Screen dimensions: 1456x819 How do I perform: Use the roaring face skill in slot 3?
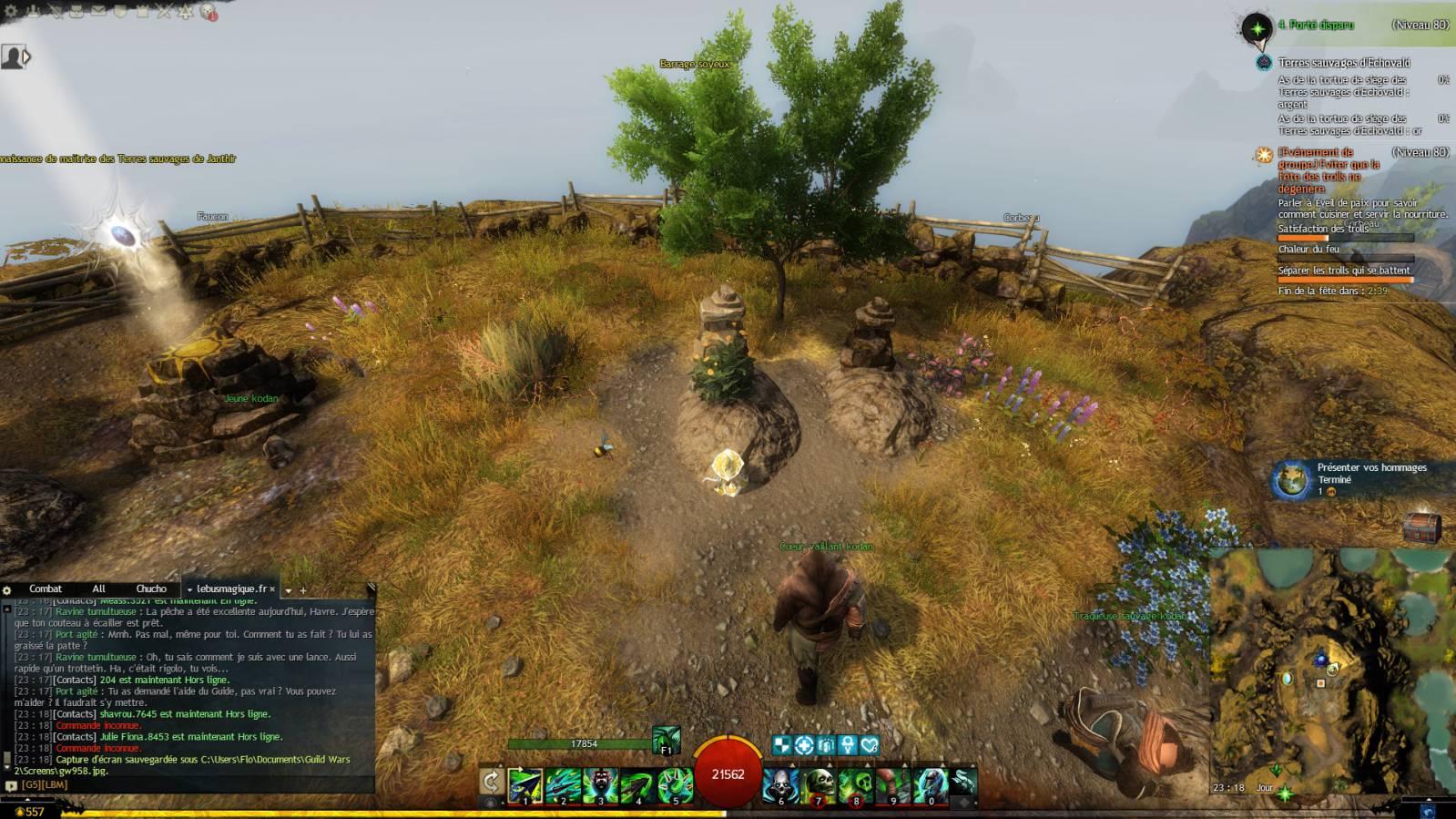click(x=600, y=785)
